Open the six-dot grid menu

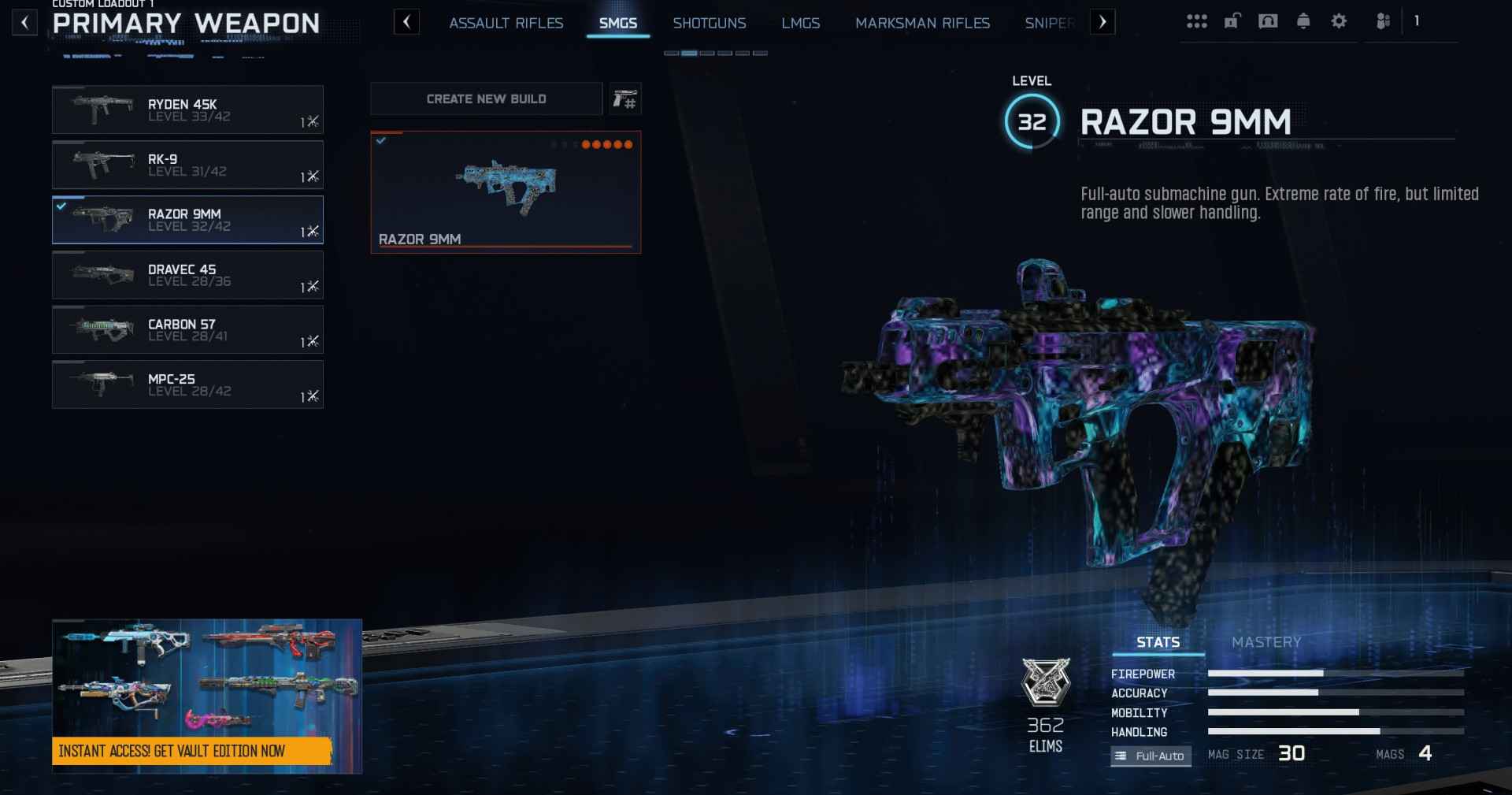(1196, 21)
